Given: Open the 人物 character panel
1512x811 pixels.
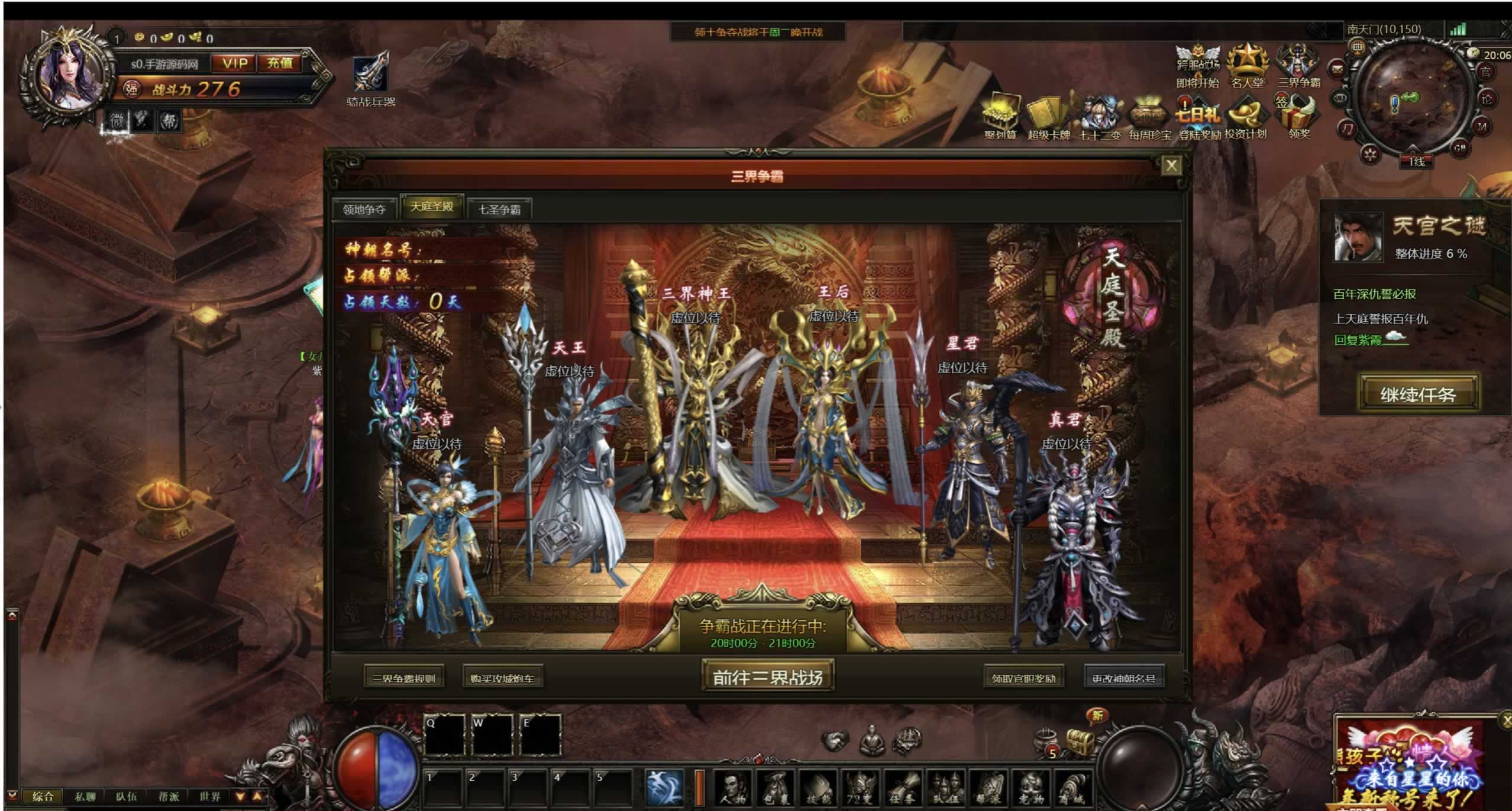Looking at the screenshot, I should click(x=734, y=789).
